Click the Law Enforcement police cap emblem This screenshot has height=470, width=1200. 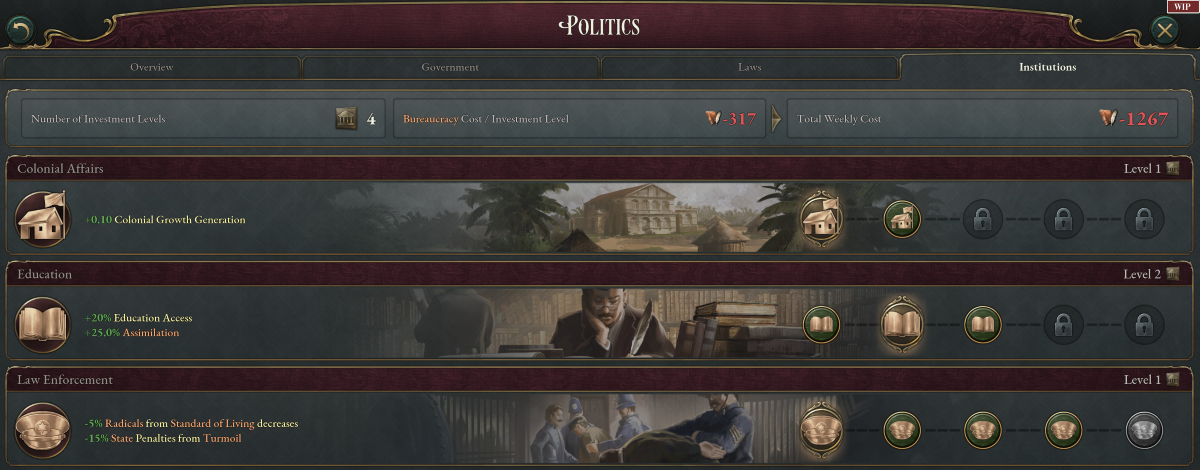point(42,431)
